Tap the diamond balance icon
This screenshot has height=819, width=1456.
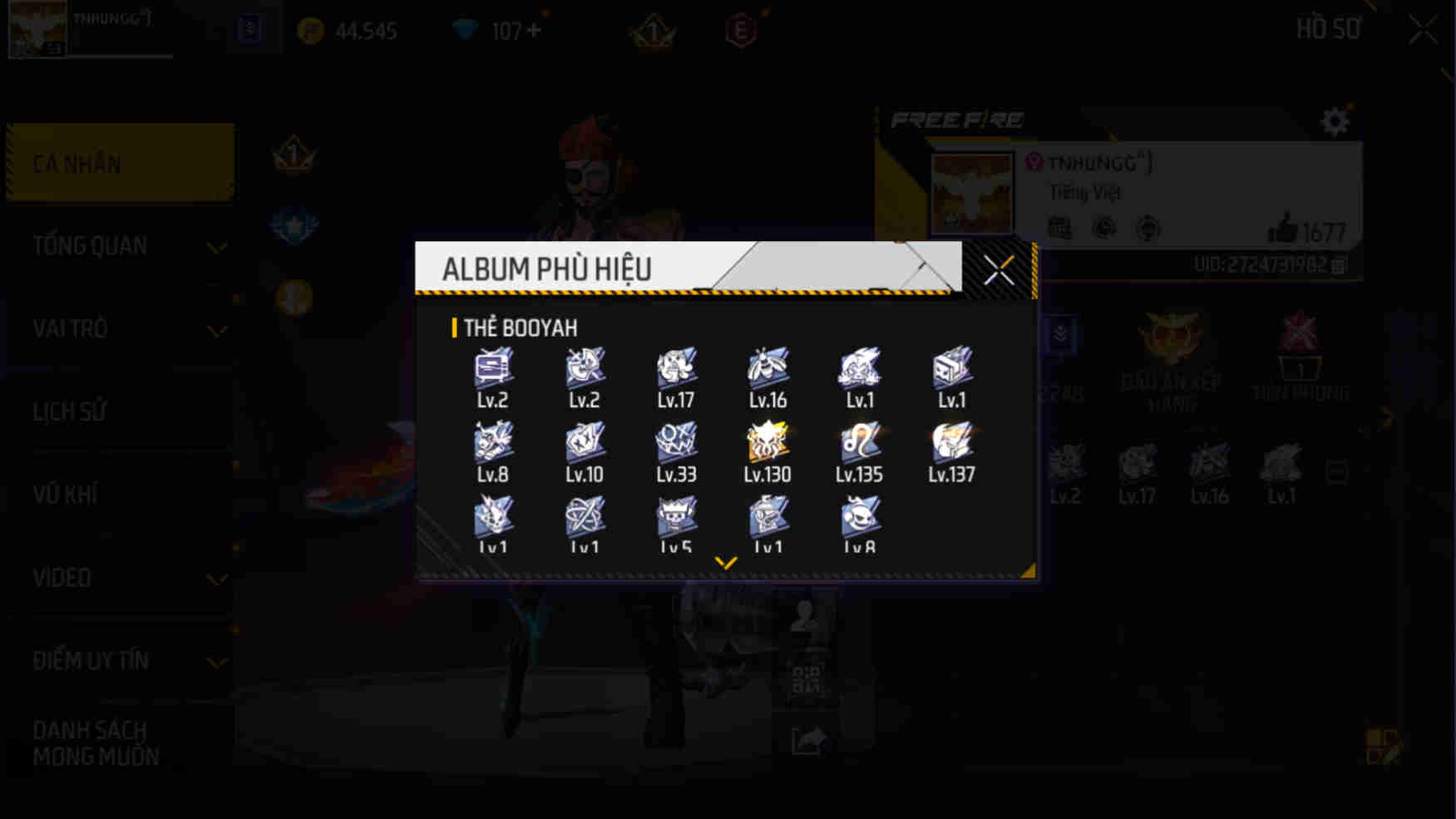pos(468,28)
